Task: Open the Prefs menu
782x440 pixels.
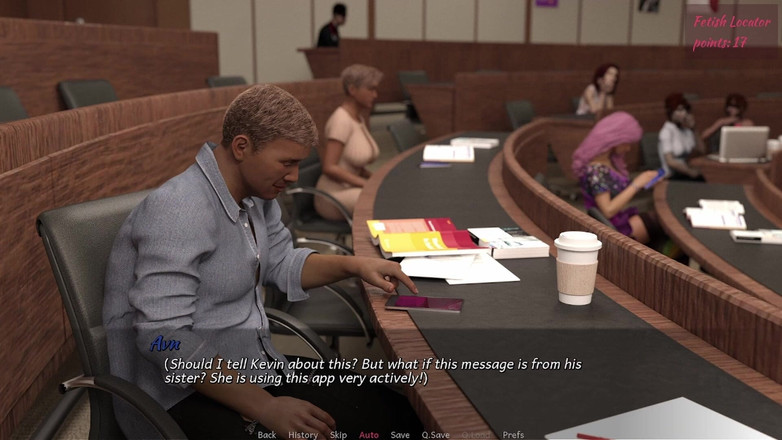Action: click(x=513, y=435)
